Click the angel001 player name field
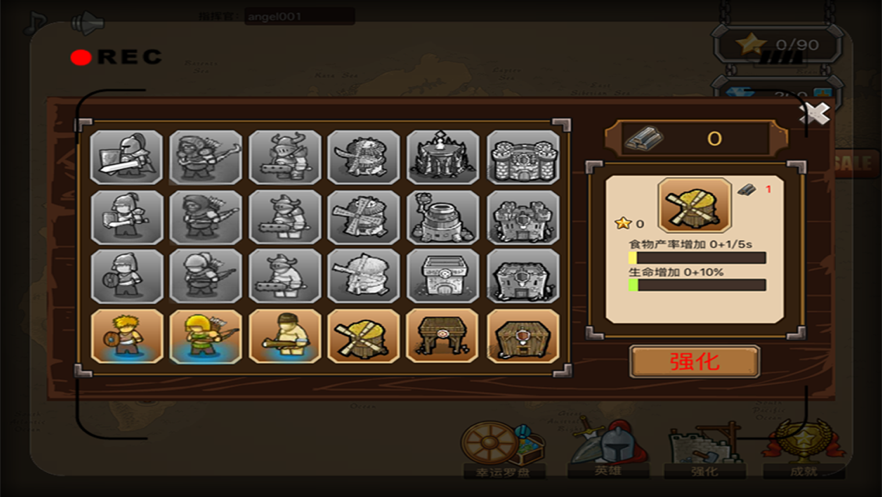 point(299,16)
